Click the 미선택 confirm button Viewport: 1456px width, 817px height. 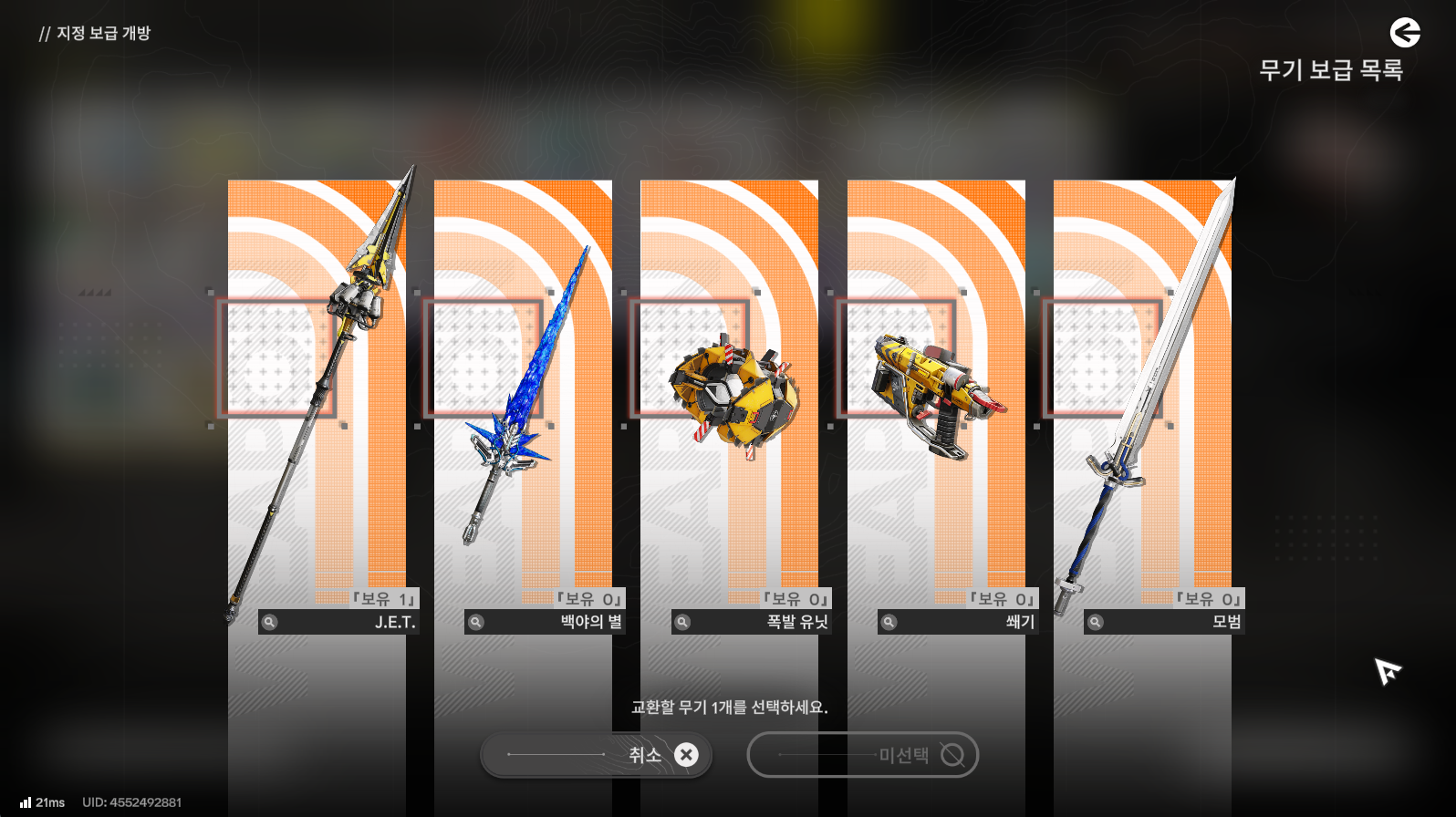click(x=862, y=755)
